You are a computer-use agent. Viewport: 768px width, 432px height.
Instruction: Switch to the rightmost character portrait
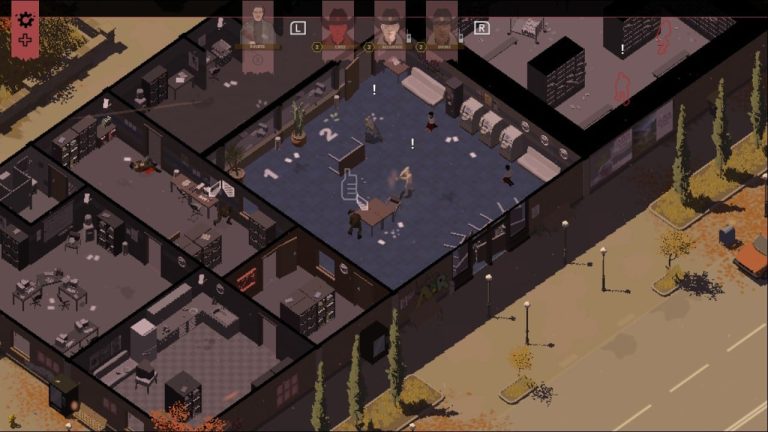pos(441,24)
